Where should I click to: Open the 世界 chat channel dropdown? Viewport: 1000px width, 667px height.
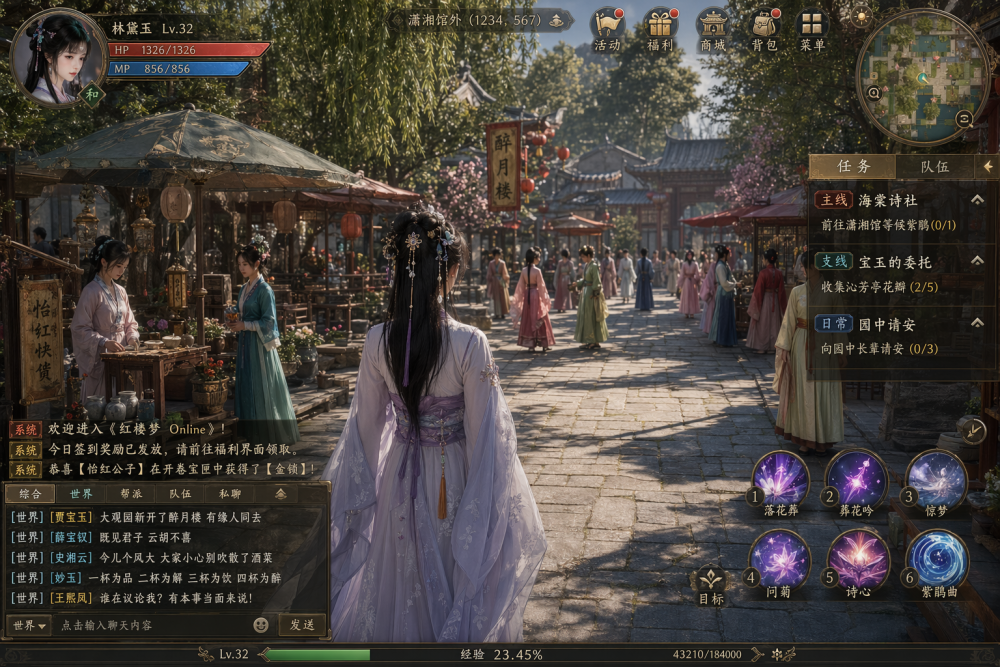28,625
